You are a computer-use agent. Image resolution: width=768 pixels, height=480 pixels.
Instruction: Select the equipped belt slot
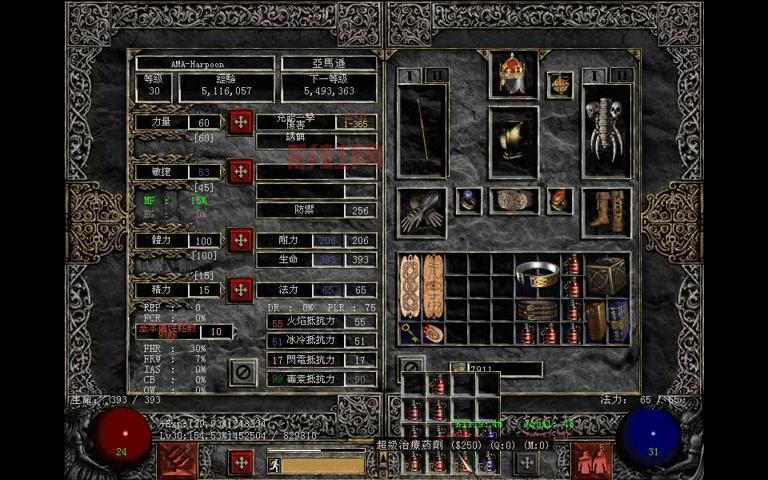[x=513, y=201]
